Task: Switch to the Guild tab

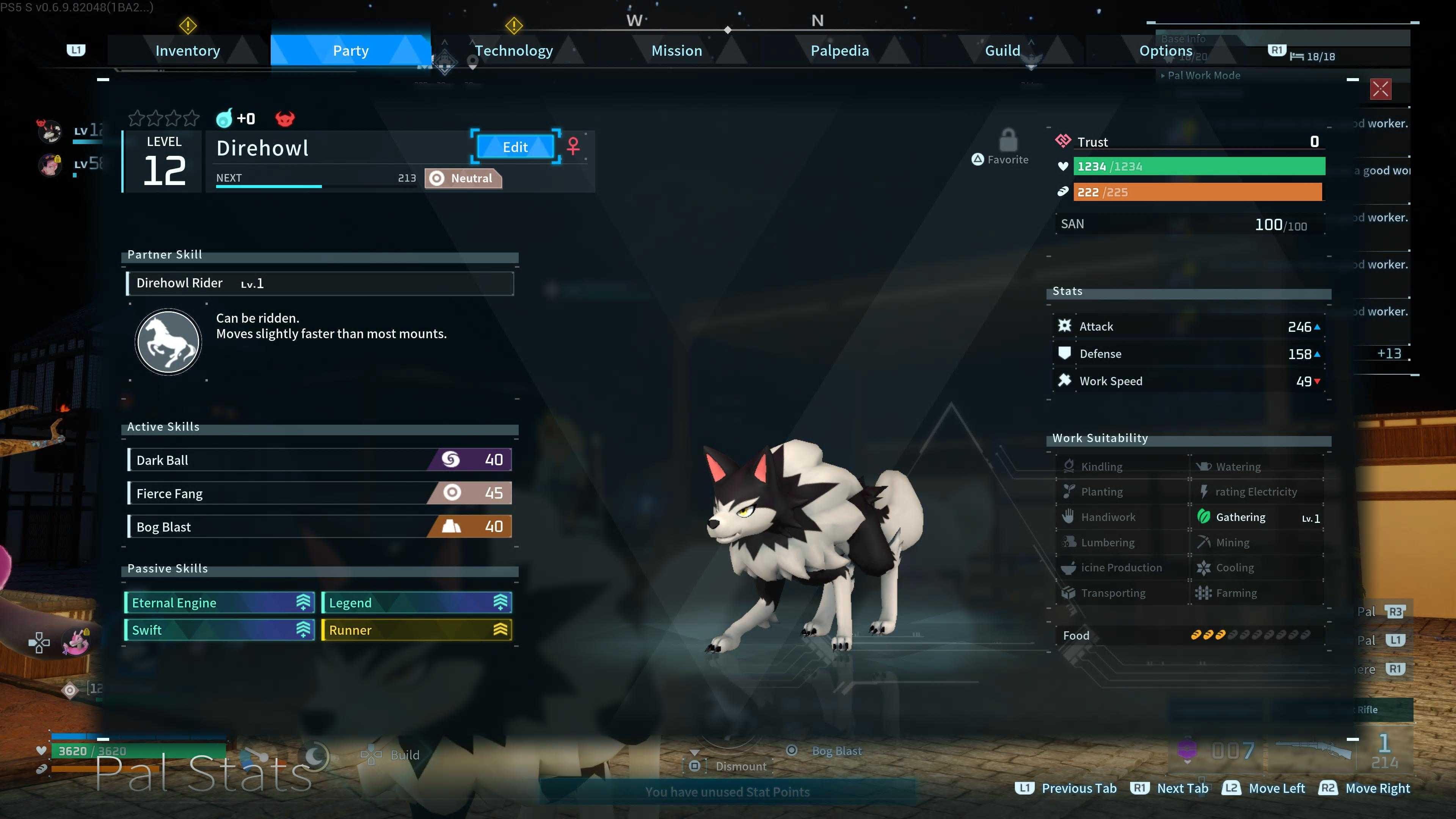Action: 1002,51
